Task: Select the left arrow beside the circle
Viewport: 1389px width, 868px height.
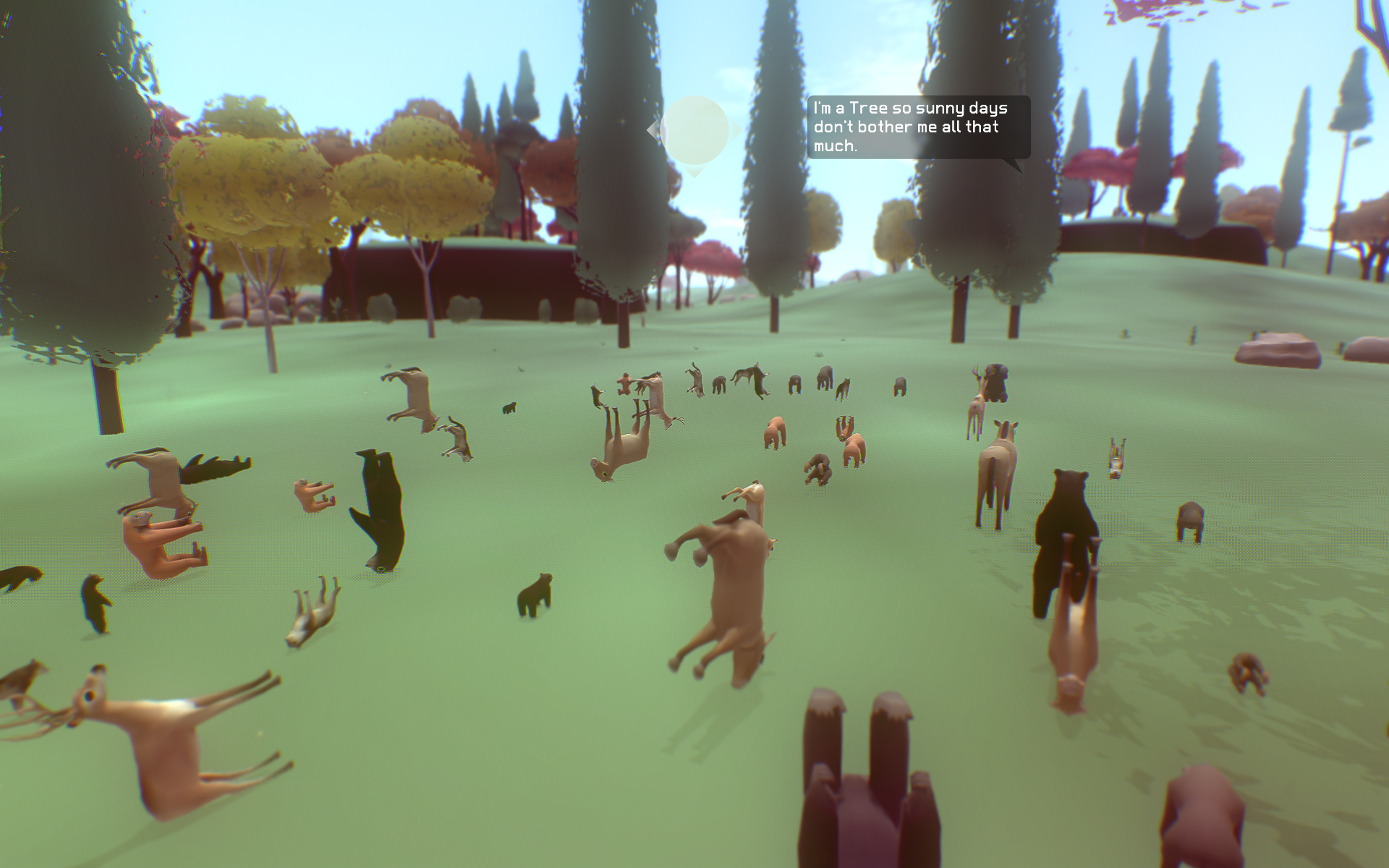Action: [x=652, y=131]
